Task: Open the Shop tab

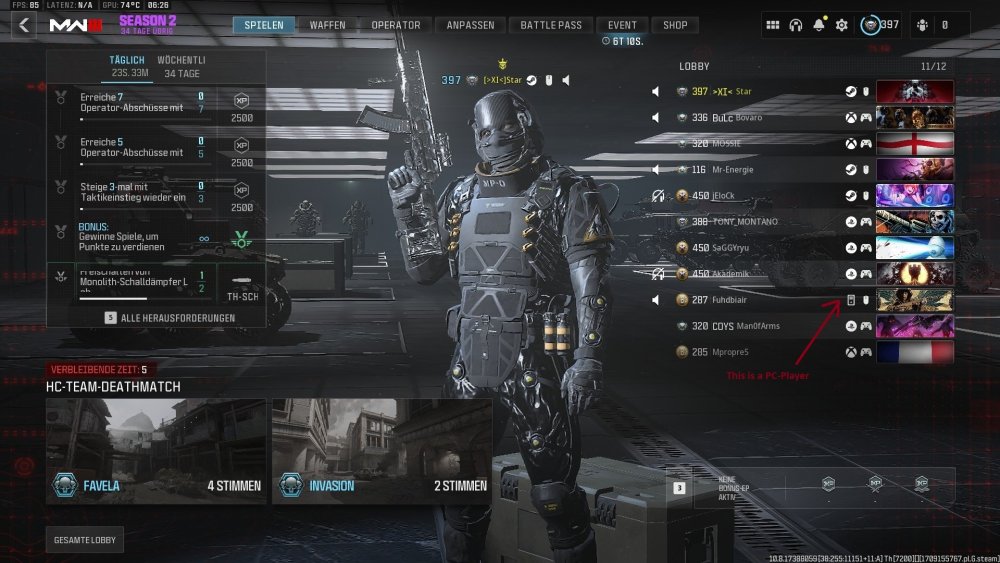Action: pyautogui.click(x=676, y=25)
